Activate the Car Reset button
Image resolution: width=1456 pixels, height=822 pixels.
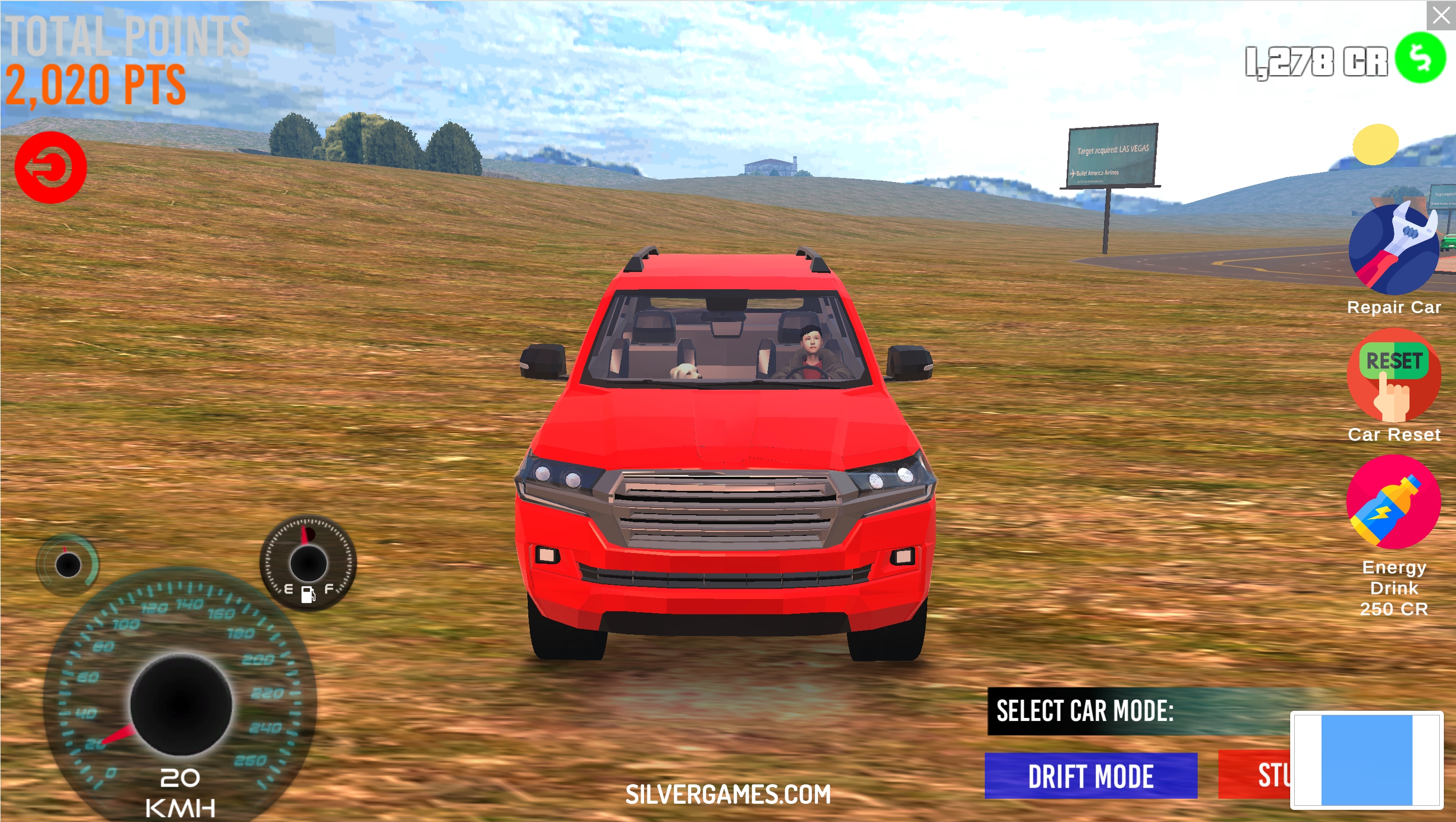pyautogui.click(x=1393, y=376)
